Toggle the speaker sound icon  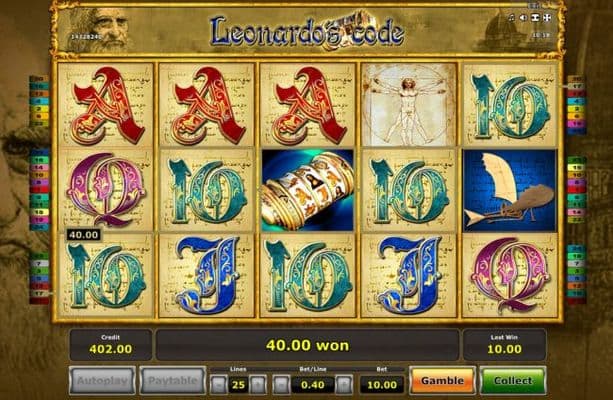522,18
